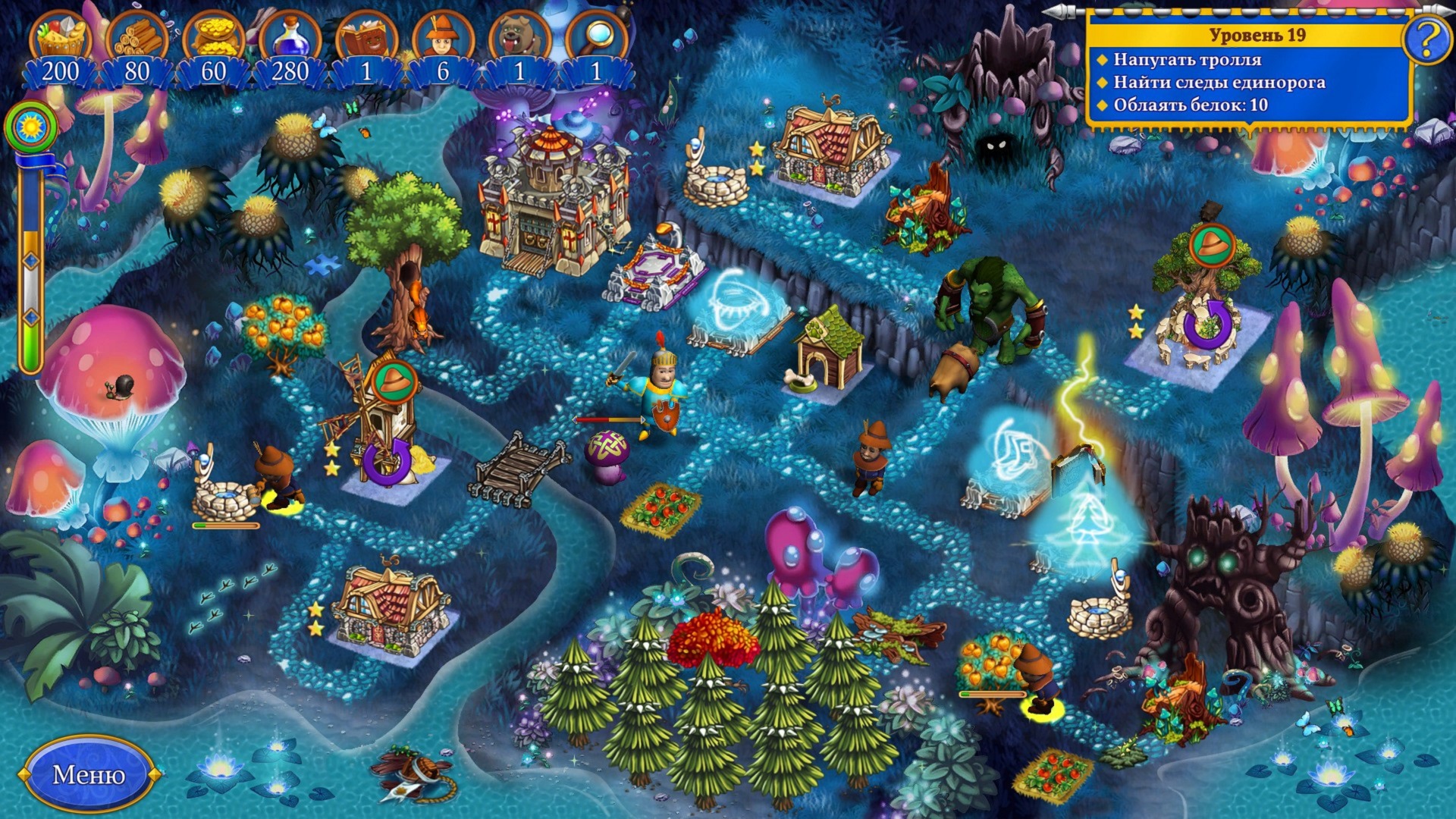Open the Меню button
Screen dimensions: 1456x819
tap(89, 774)
